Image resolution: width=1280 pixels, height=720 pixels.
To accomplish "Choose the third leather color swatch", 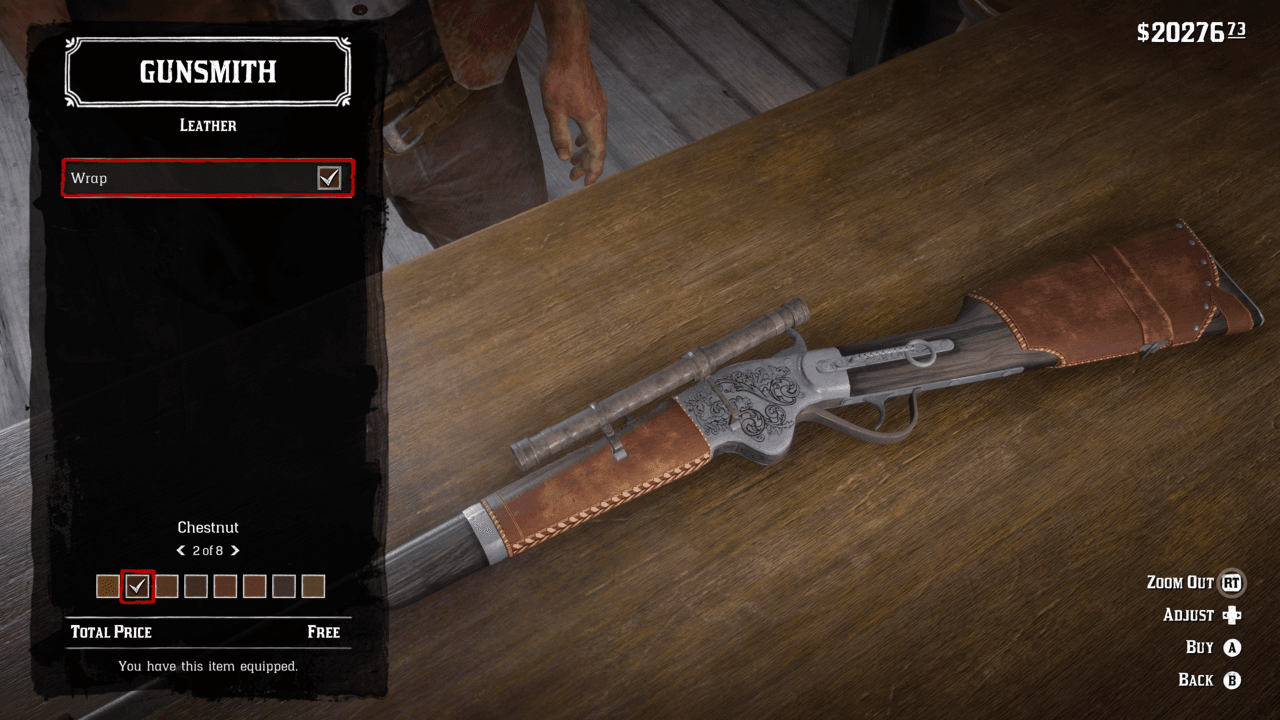I will click(x=167, y=586).
